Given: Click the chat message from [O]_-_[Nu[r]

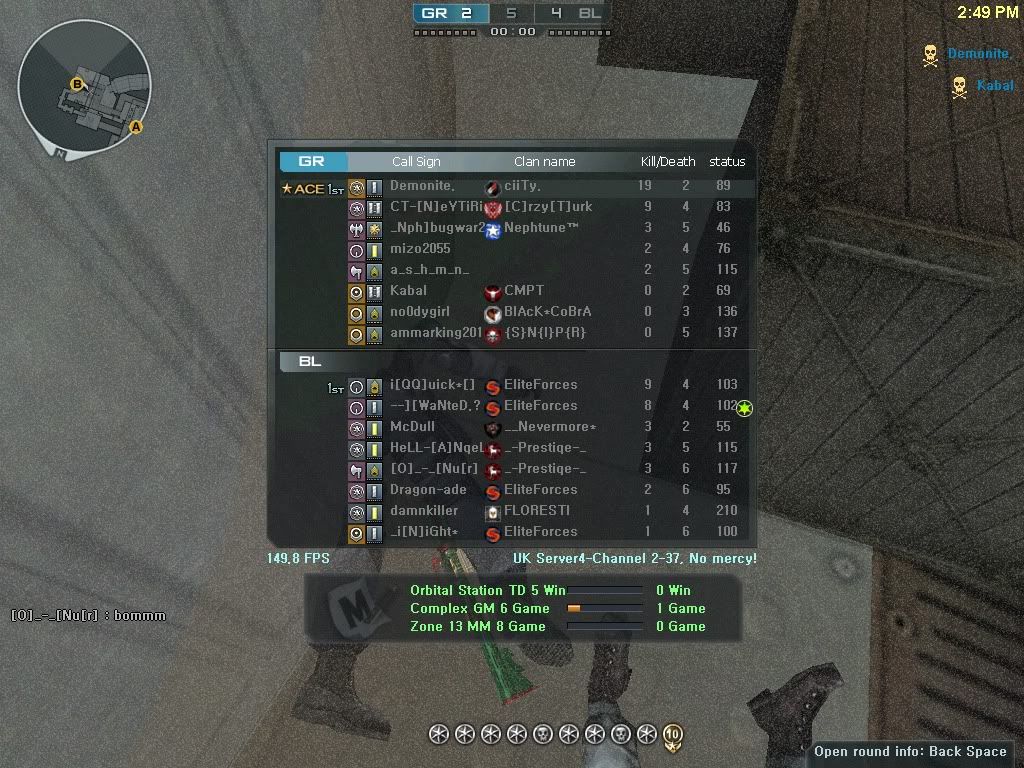Looking at the screenshot, I should pos(88,616).
